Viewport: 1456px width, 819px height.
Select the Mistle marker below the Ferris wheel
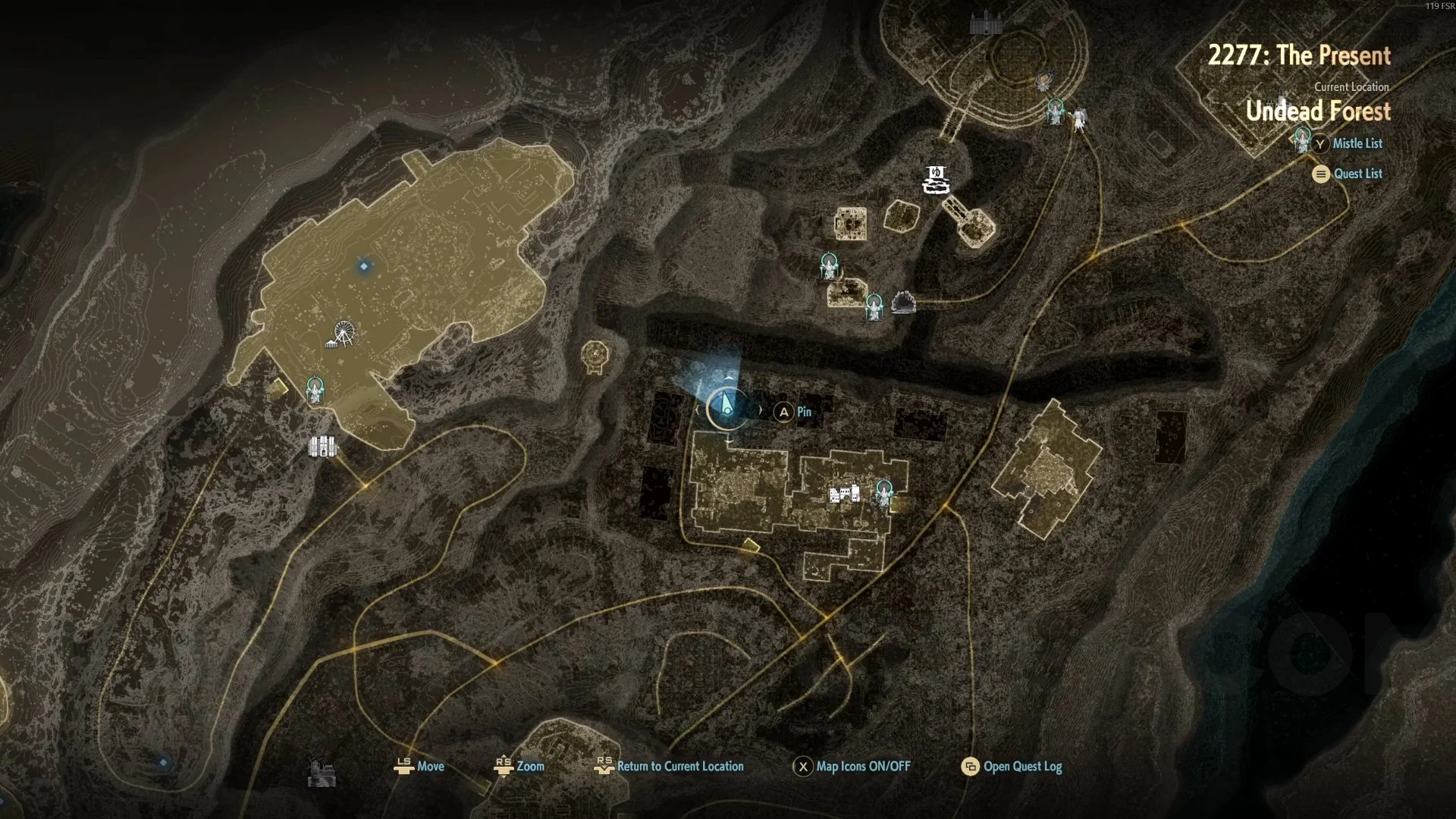[315, 389]
